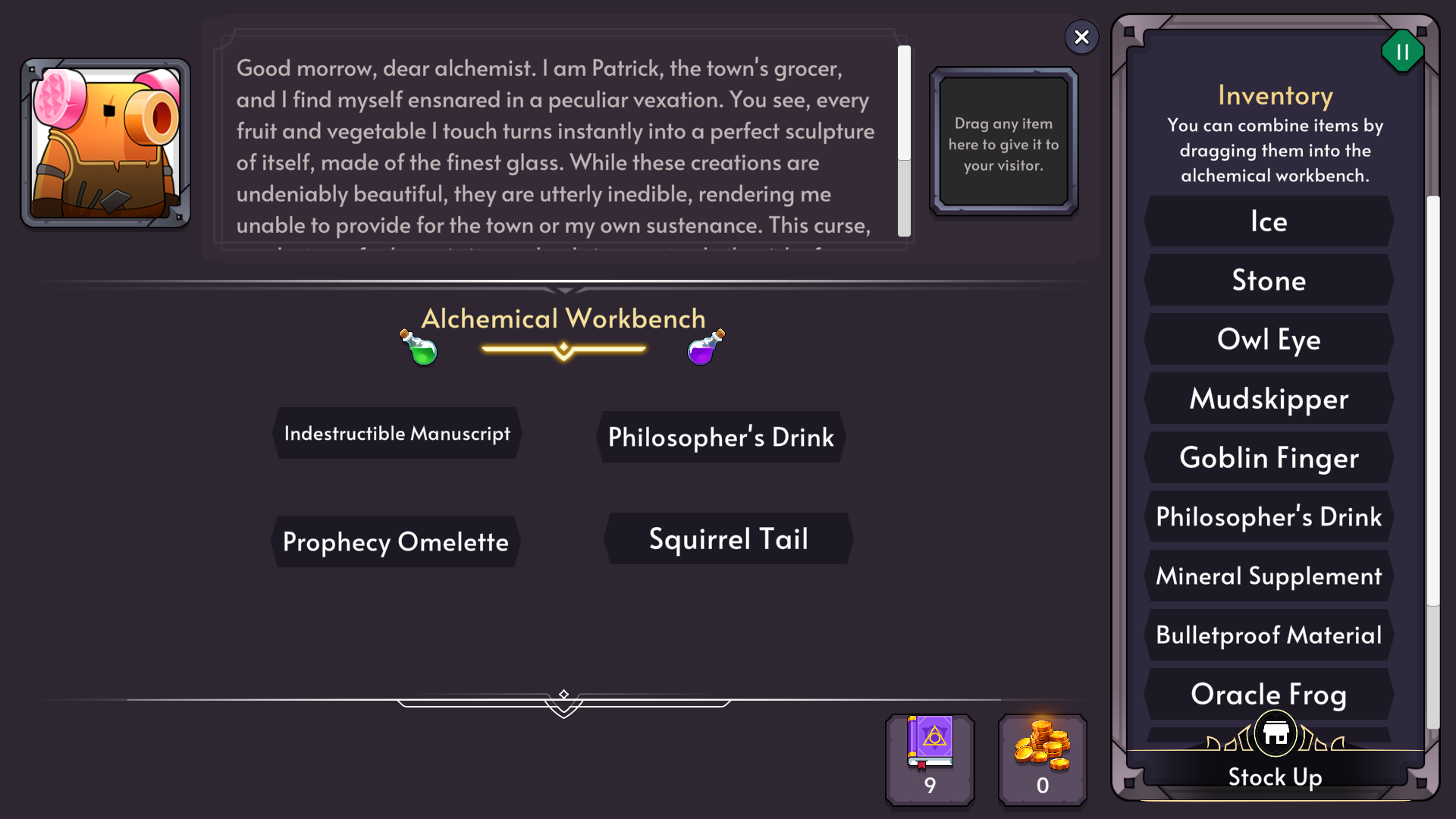Viewport: 1456px width, 819px height.
Task: Pause the game with the green pause toggle
Action: click(1402, 52)
